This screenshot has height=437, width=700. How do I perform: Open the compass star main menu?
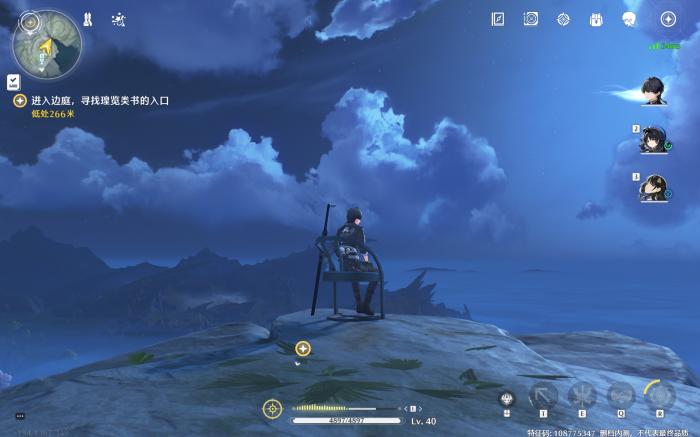[x=668, y=19]
